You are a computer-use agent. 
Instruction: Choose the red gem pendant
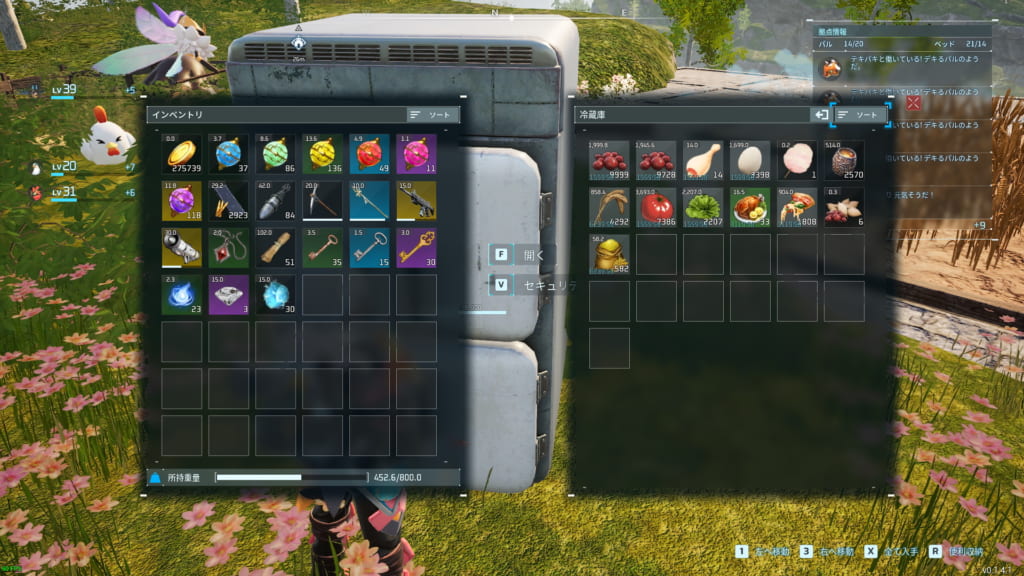point(228,248)
